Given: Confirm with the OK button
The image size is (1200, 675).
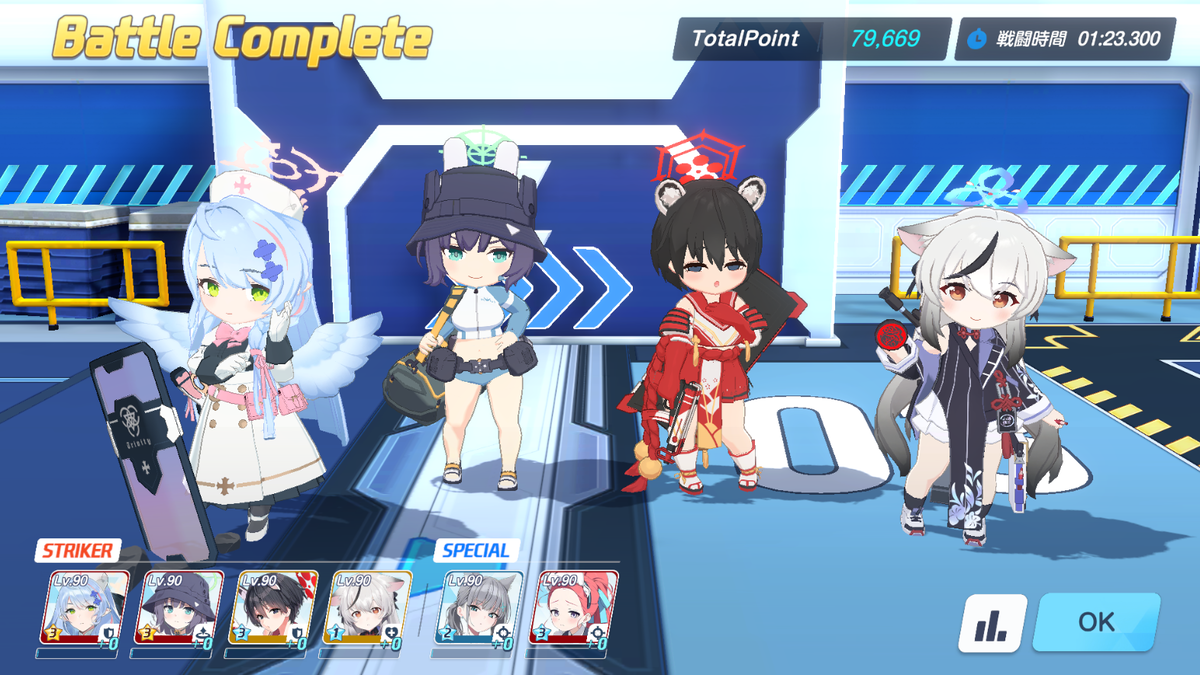Looking at the screenshot, I should (1096, 621).
